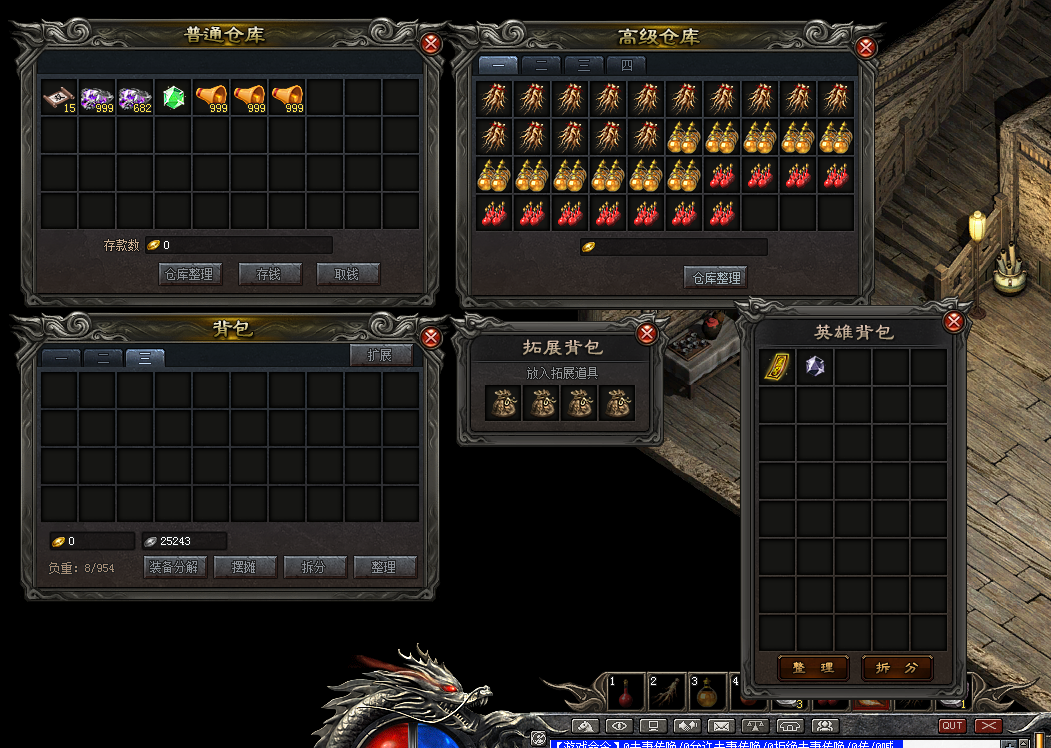Open the 摆摊 stall button
The image size is (1051, 748).
[x=245, y=567]
